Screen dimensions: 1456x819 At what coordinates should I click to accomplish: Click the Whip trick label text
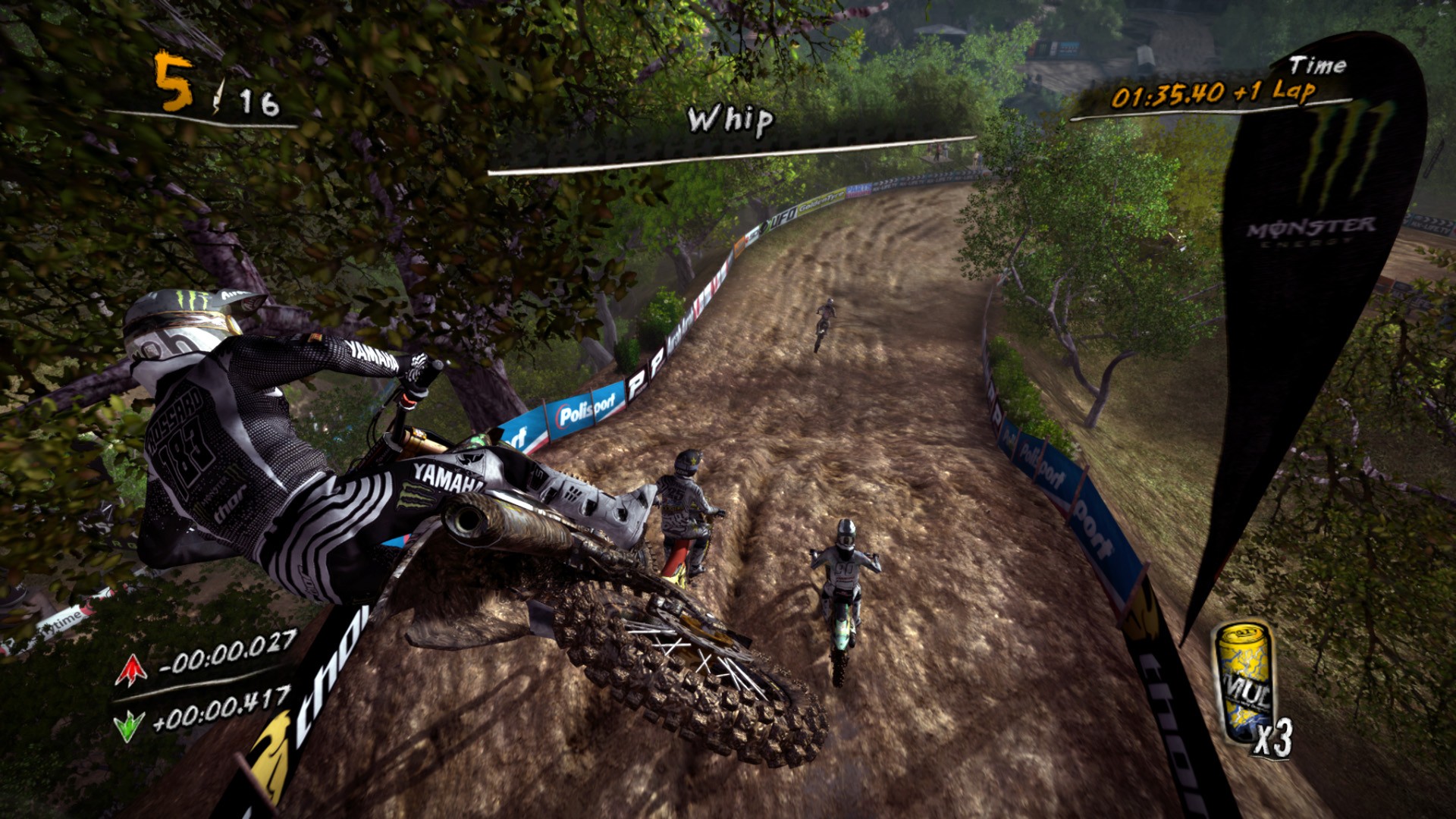coord(730,121)
